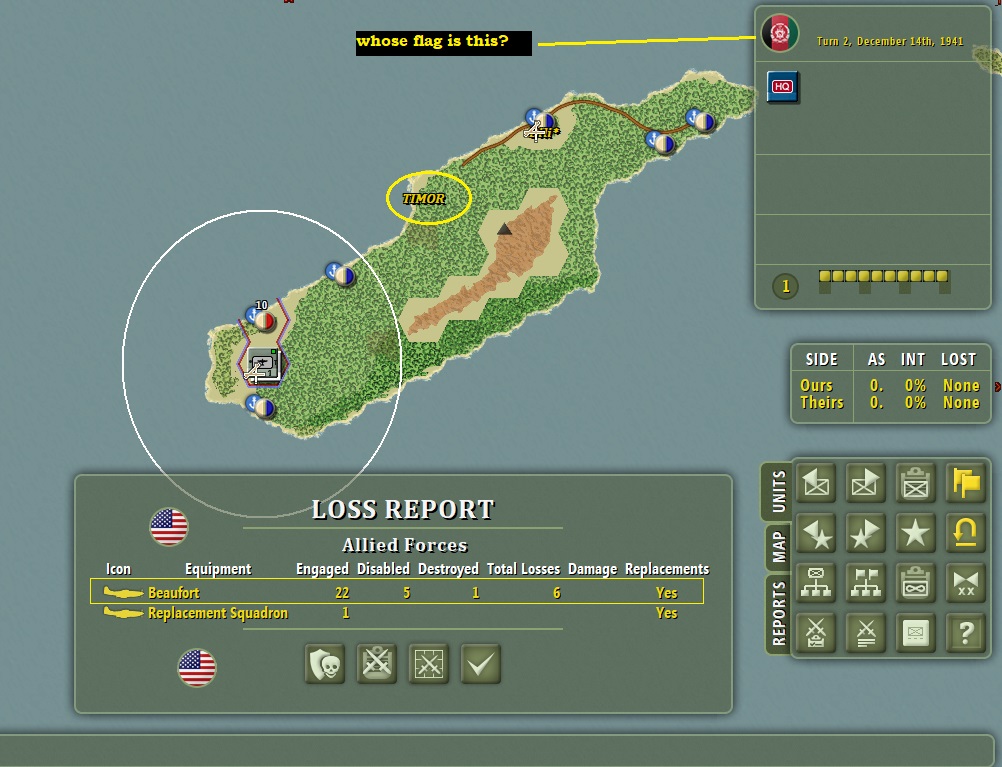Click the skull and shield losses button
The width and height of the screenshot is (1002, 767).
click(x=325, y=664)
